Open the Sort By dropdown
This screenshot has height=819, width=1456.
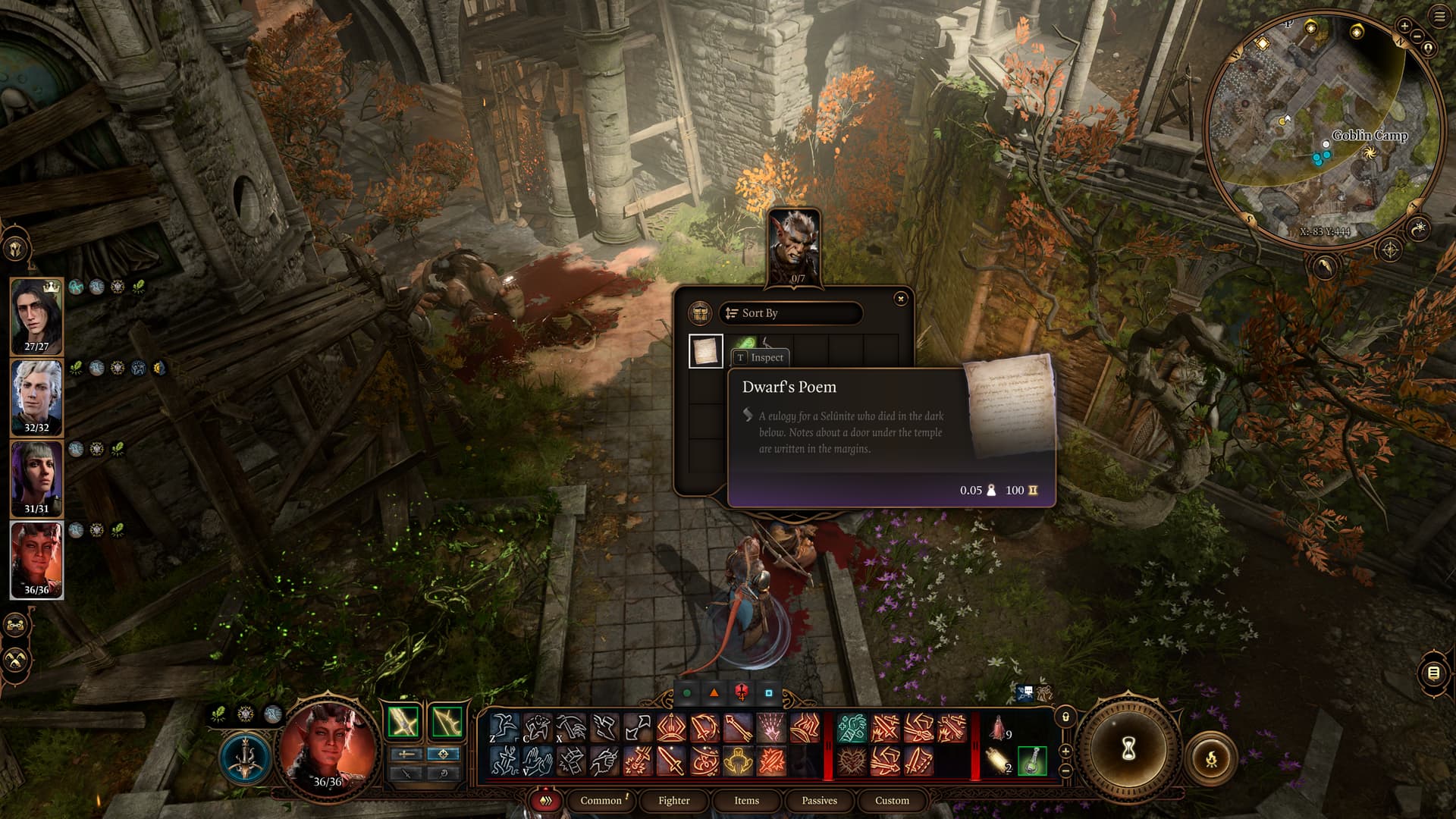790,313
